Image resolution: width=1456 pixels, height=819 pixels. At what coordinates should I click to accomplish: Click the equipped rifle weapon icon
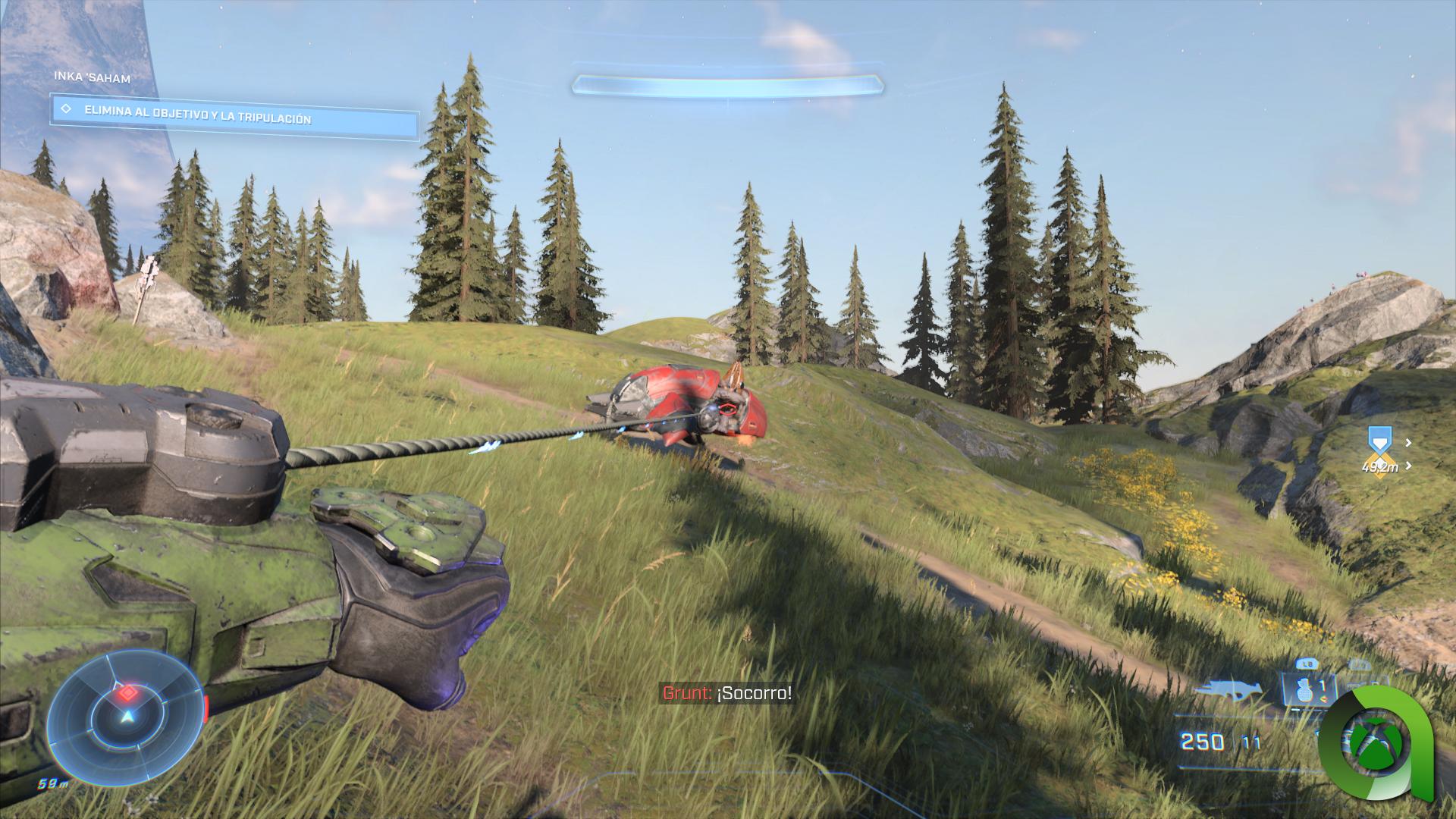[1228, 690]
